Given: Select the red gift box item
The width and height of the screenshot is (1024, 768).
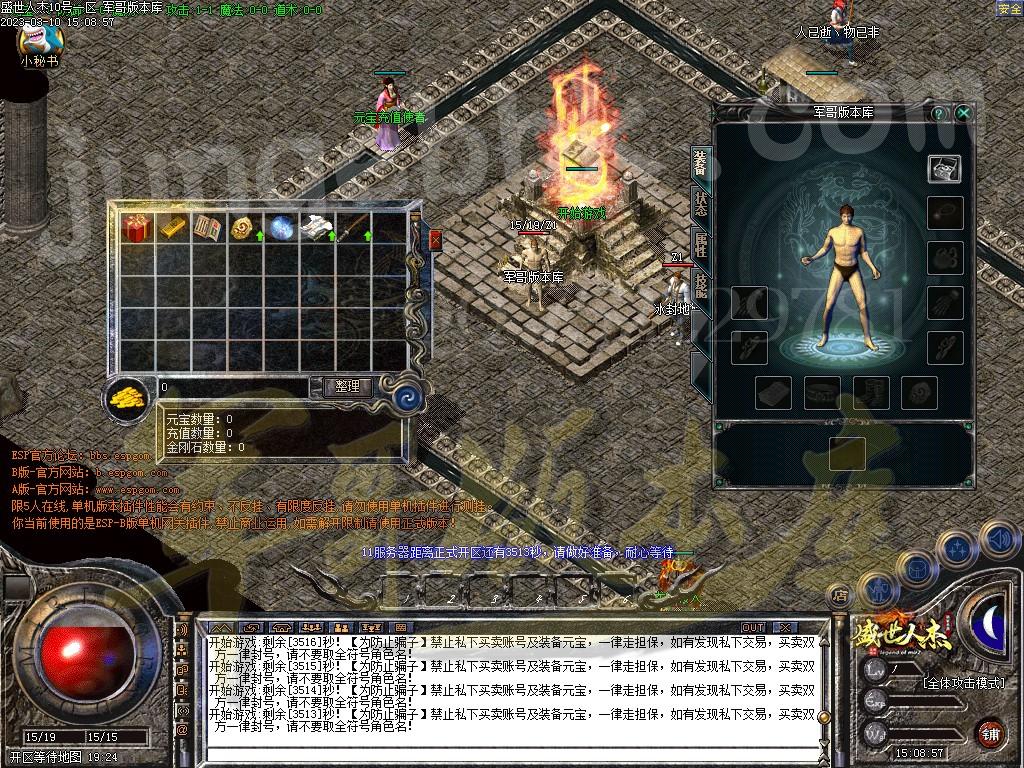Looking at the screenshot, I should click(x=135, y=228).
